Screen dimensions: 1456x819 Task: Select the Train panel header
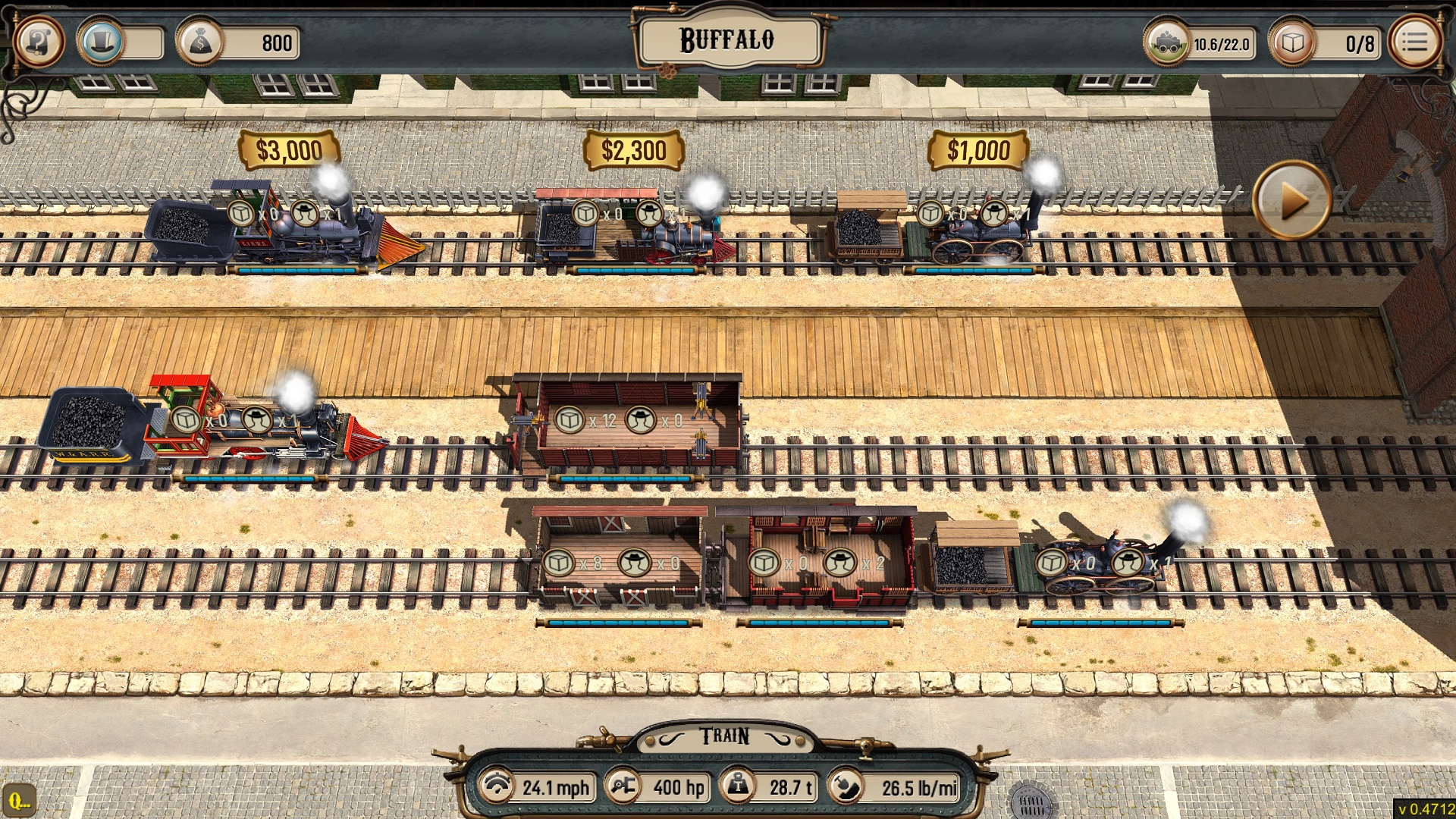pyautogui.click(x=724, y=735)
